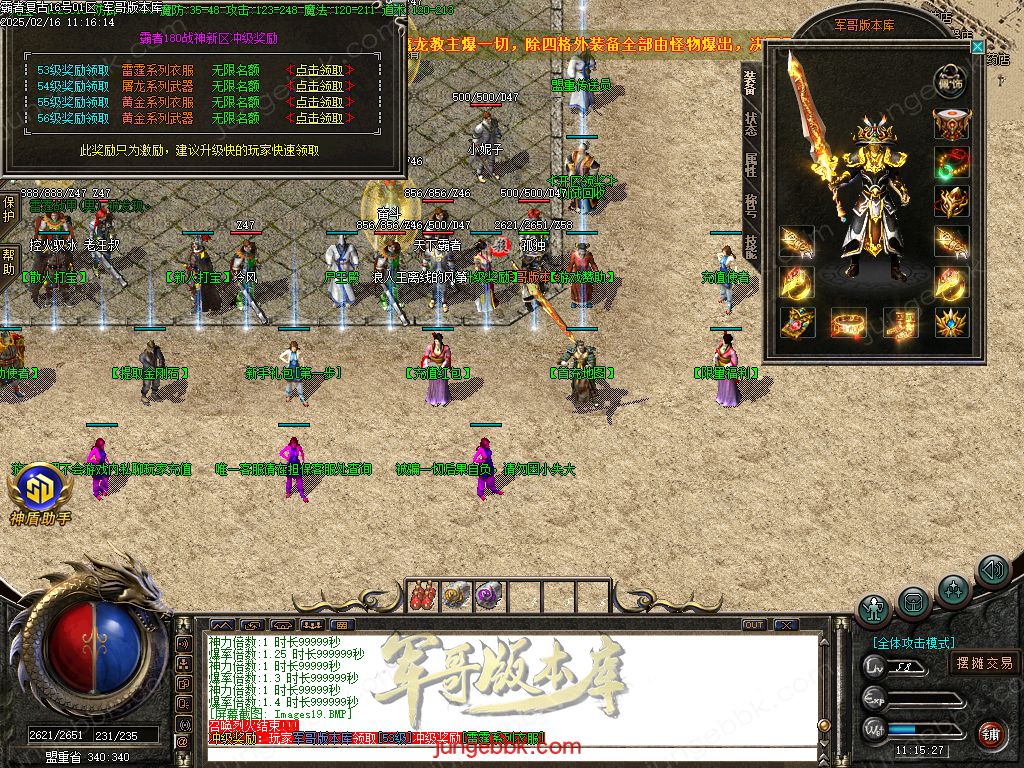Screen dimensions: 1024x768
Task: Show the 技能 skills tab
Action: 750,246
